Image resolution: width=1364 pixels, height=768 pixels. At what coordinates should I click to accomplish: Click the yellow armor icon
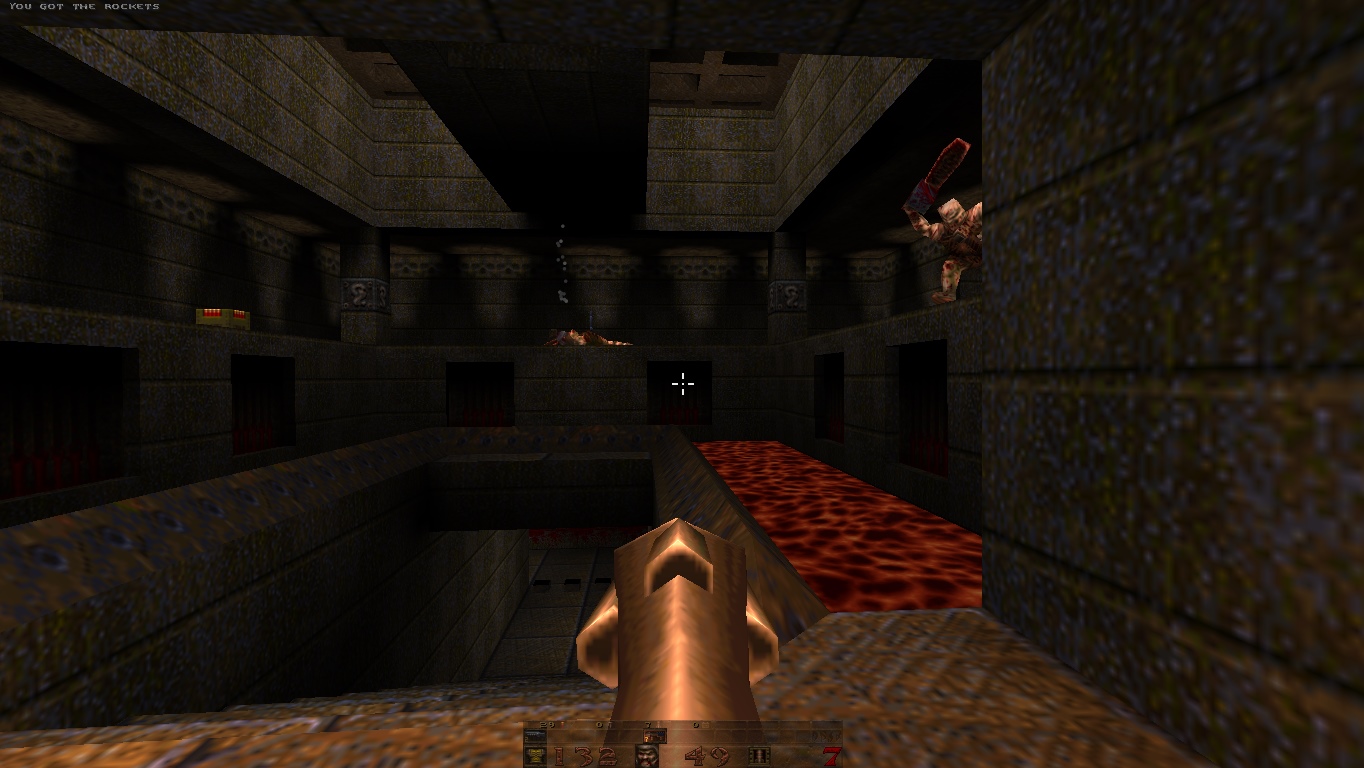[x=535, y=756]
